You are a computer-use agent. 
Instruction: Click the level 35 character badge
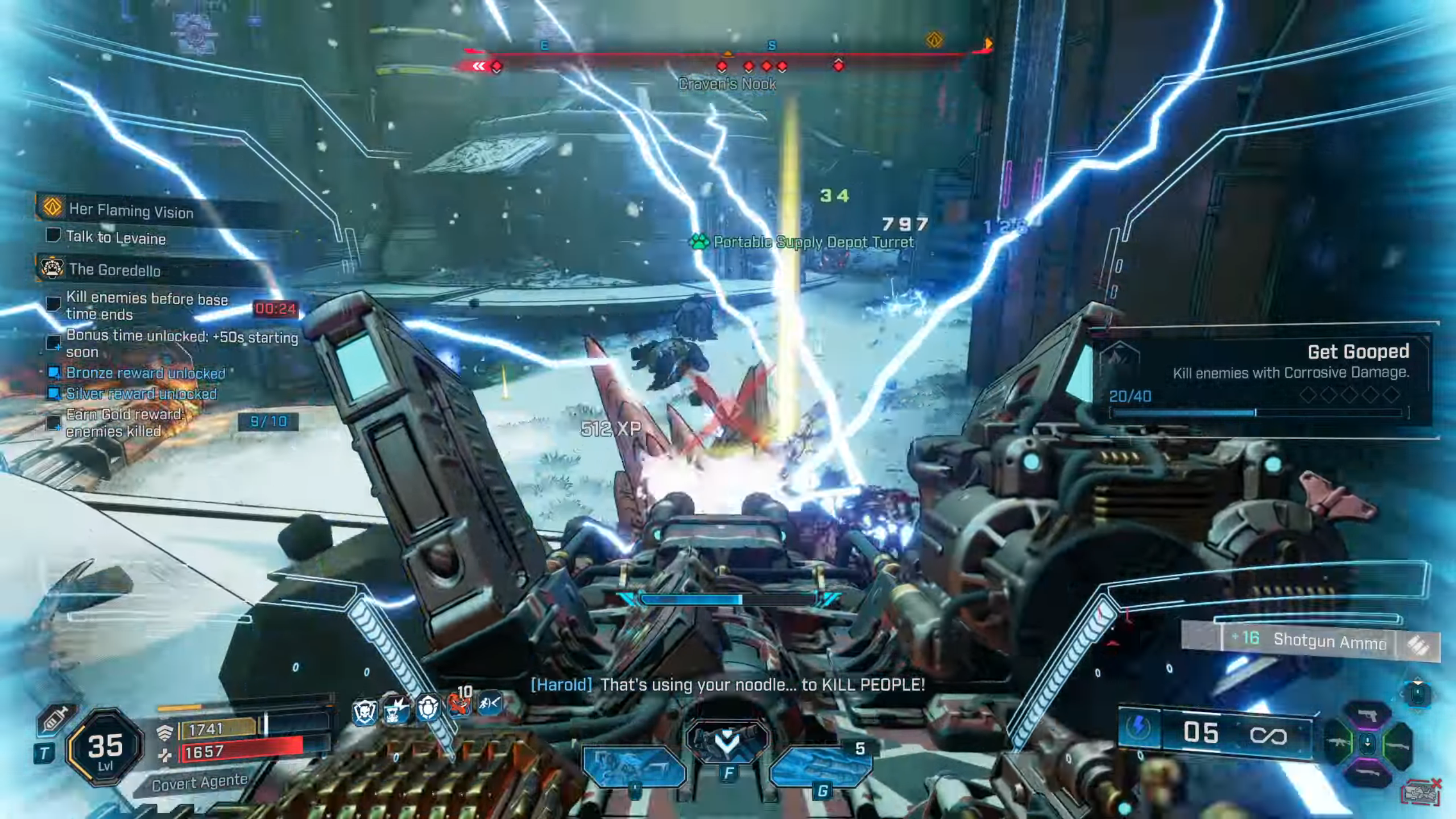click(x=105, y=748)
